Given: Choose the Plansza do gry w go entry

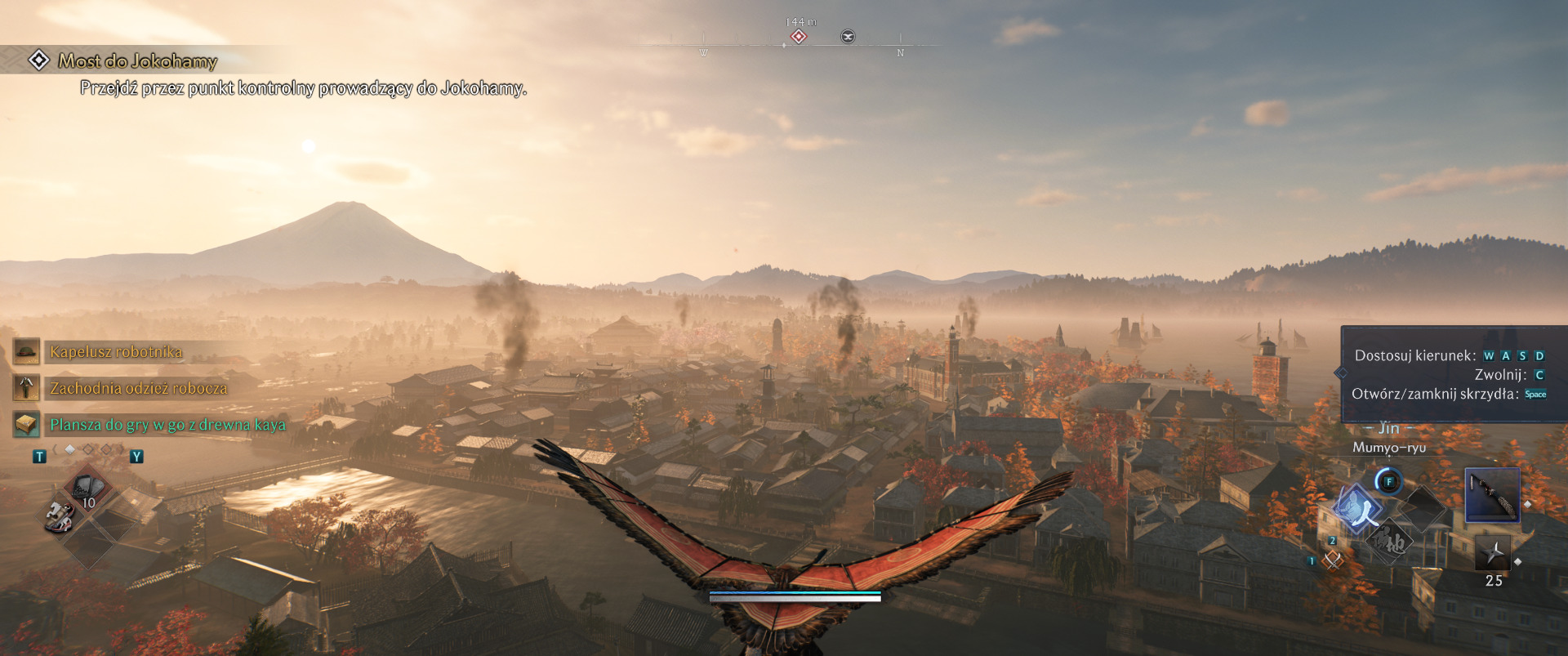Looking at the screenshot, I should (167, 425).
